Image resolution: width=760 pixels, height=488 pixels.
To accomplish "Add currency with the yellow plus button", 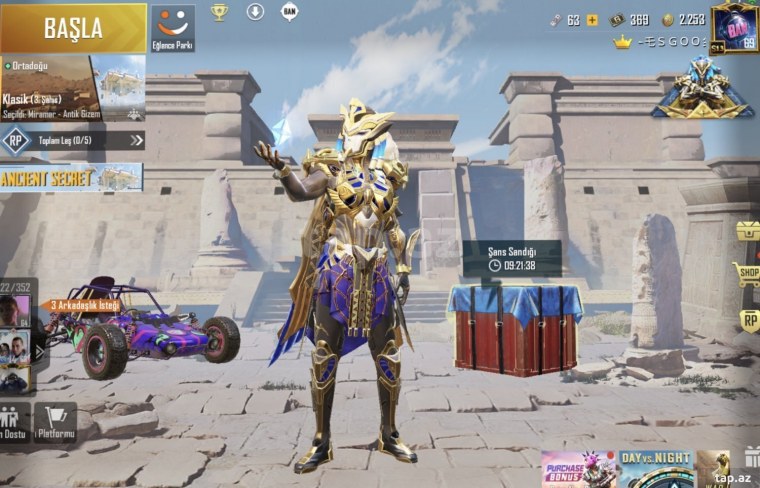I will click(x=592, y=20).
